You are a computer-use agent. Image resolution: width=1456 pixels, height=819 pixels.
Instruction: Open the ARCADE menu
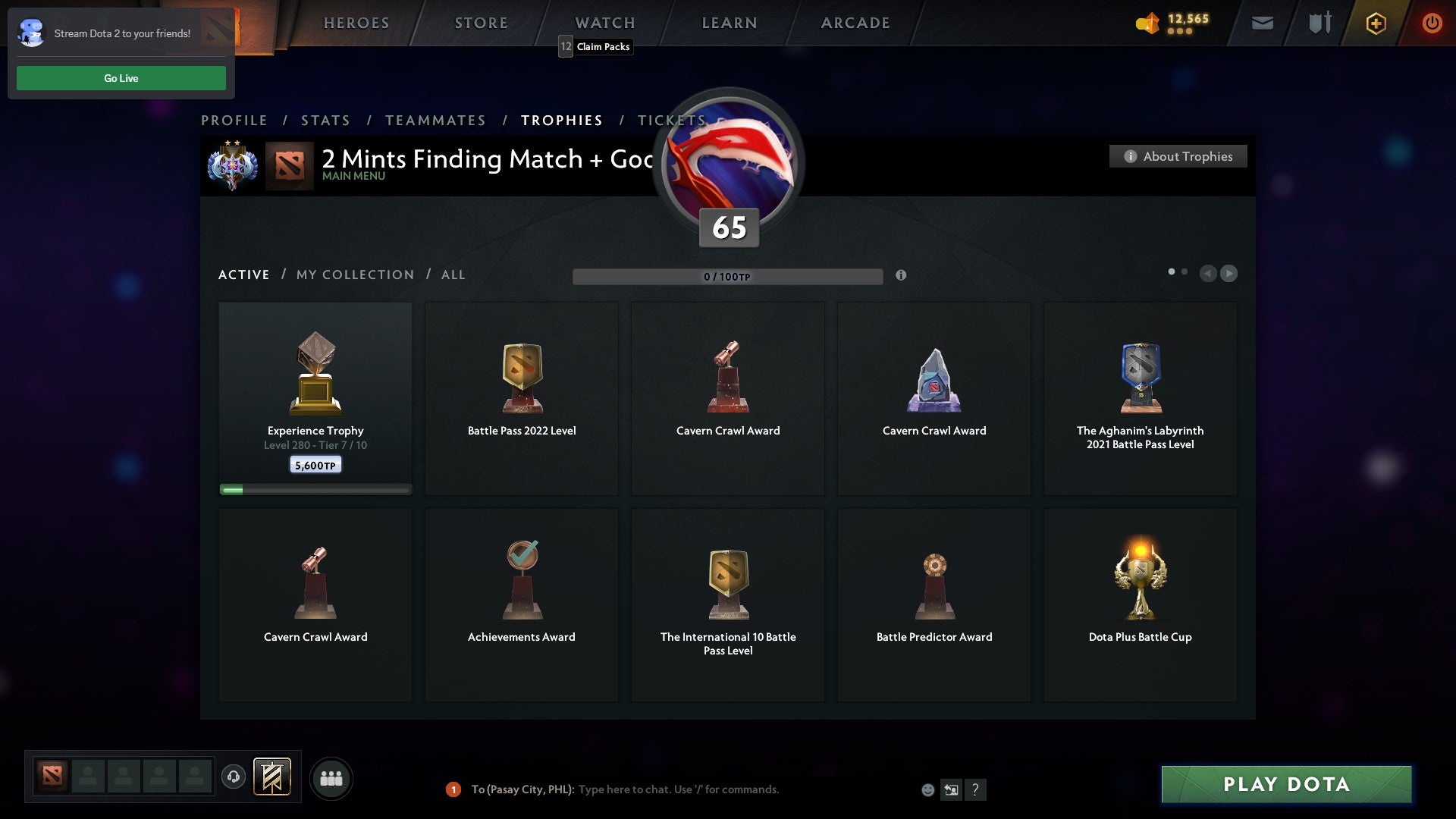tap(855, 23)
